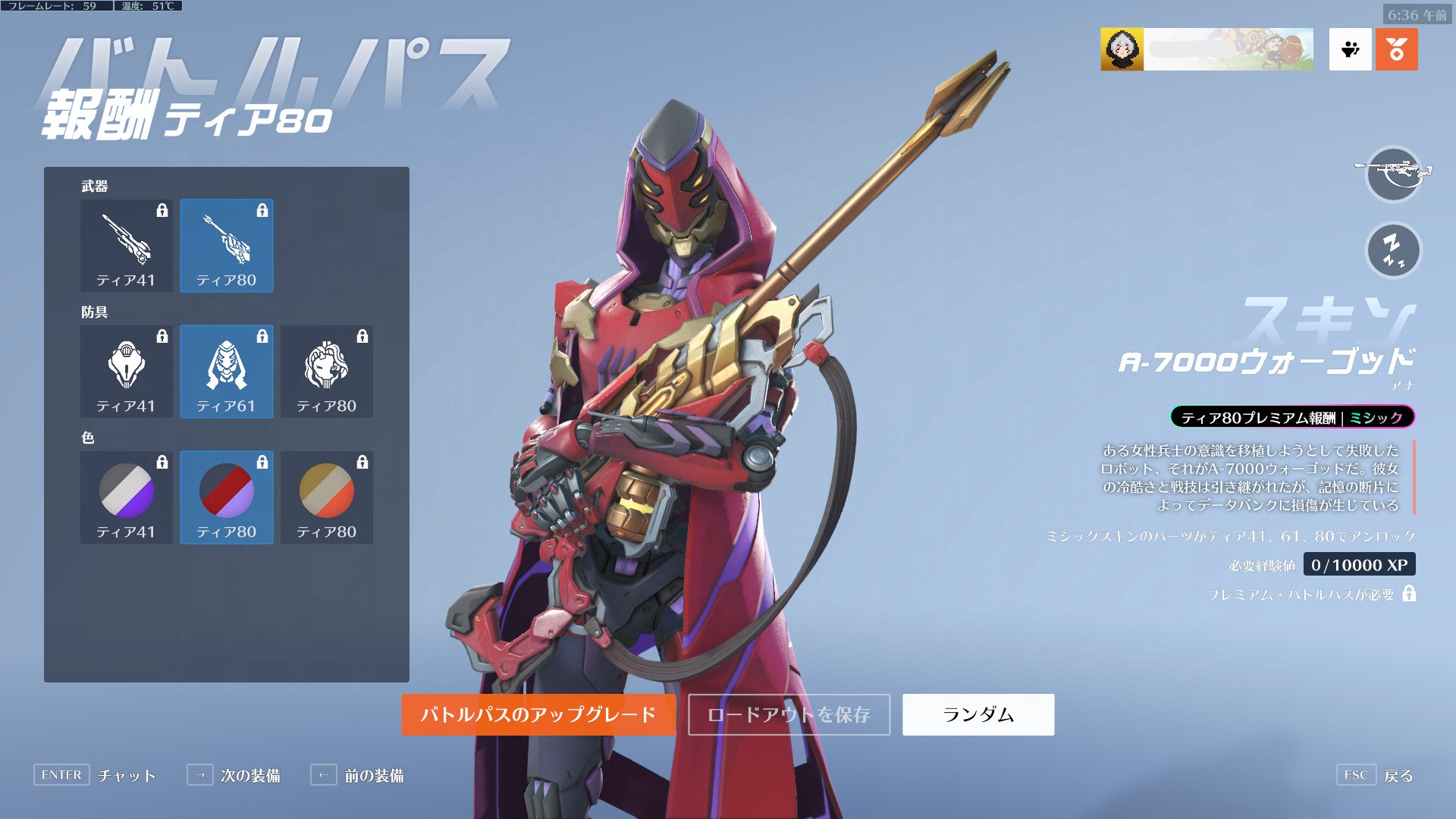This screenshot has width=1456, height=819.
Task: Open the social friends icon
Action: [1350, 50]
